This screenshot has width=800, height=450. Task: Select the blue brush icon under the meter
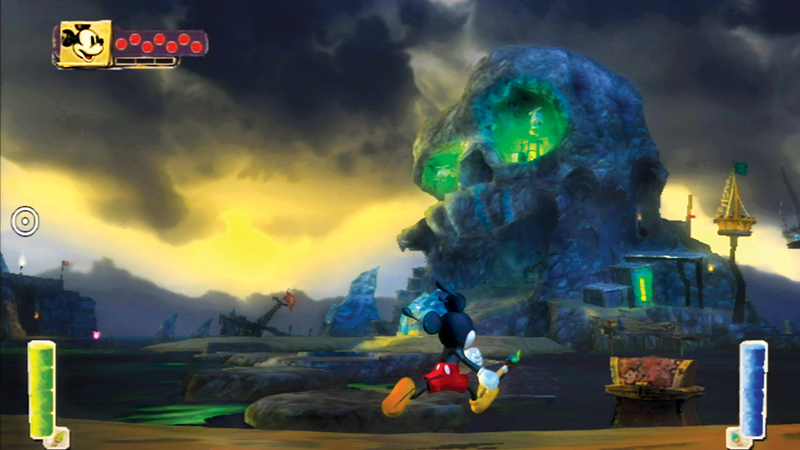pos(739,437)
